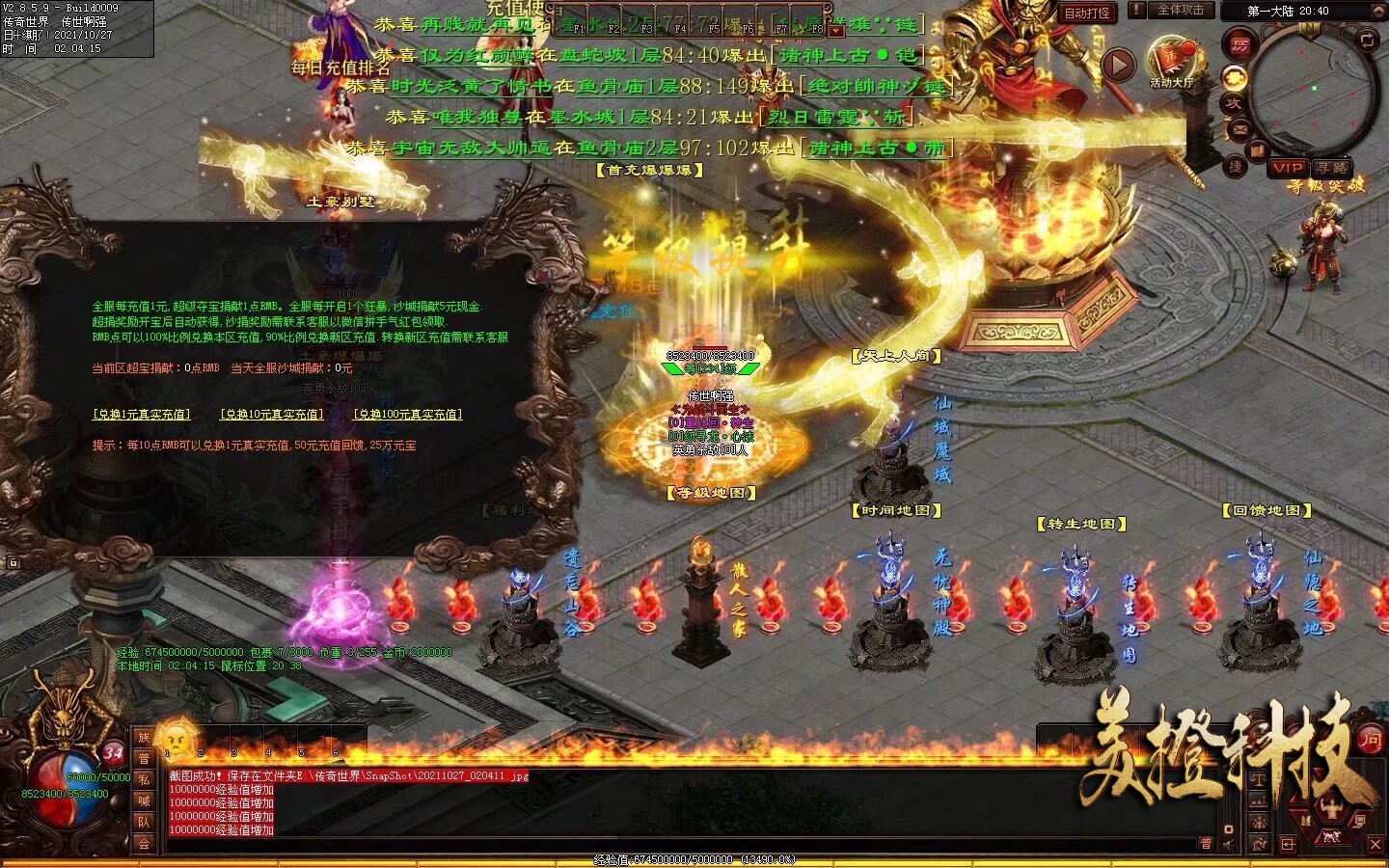Open the mail envelope icon
This screenshot has width=1389, height=868.
point(1239,129)
